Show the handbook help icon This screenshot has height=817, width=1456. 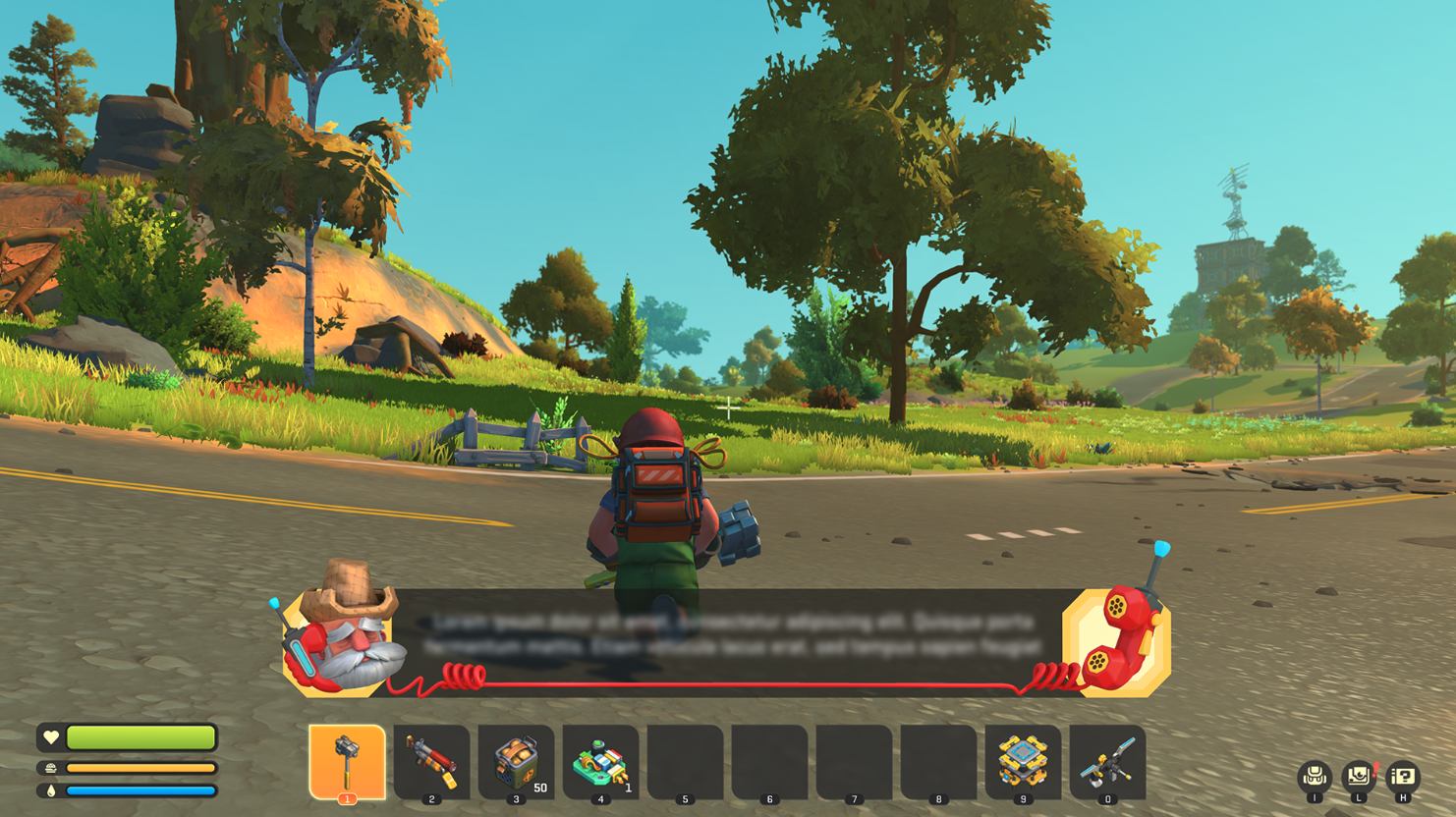pos(1403,777)
